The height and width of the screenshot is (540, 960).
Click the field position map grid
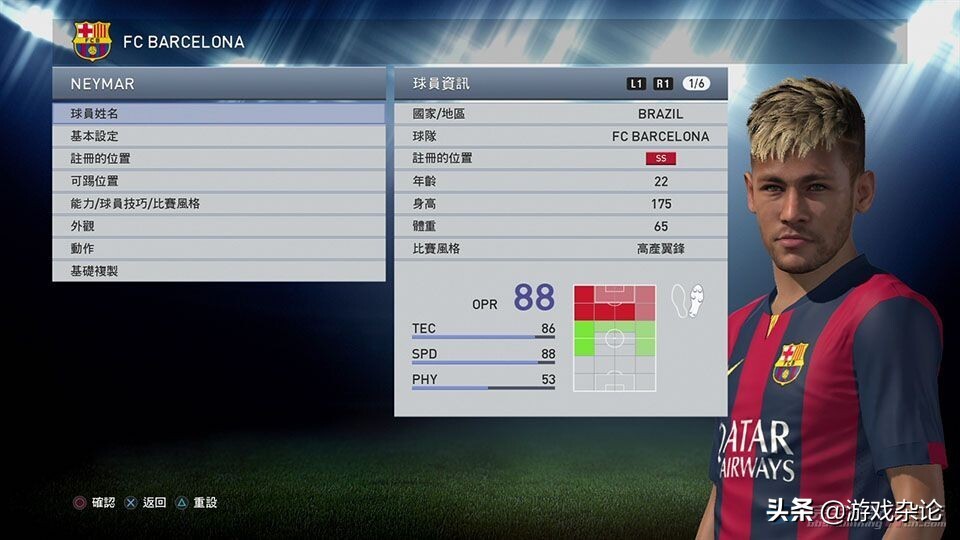[614, 338]
